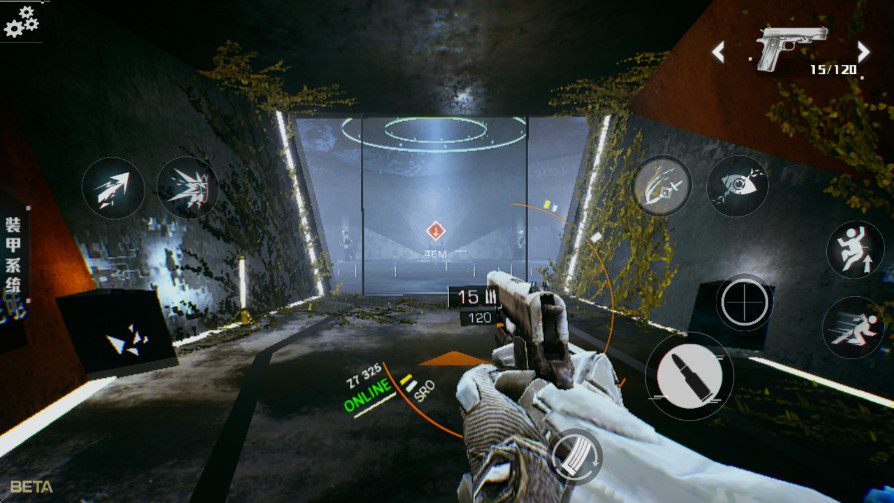Tap the sprint dash button
Image resolution: width=894 pixels, height=503 pixels.
point(852,327)
